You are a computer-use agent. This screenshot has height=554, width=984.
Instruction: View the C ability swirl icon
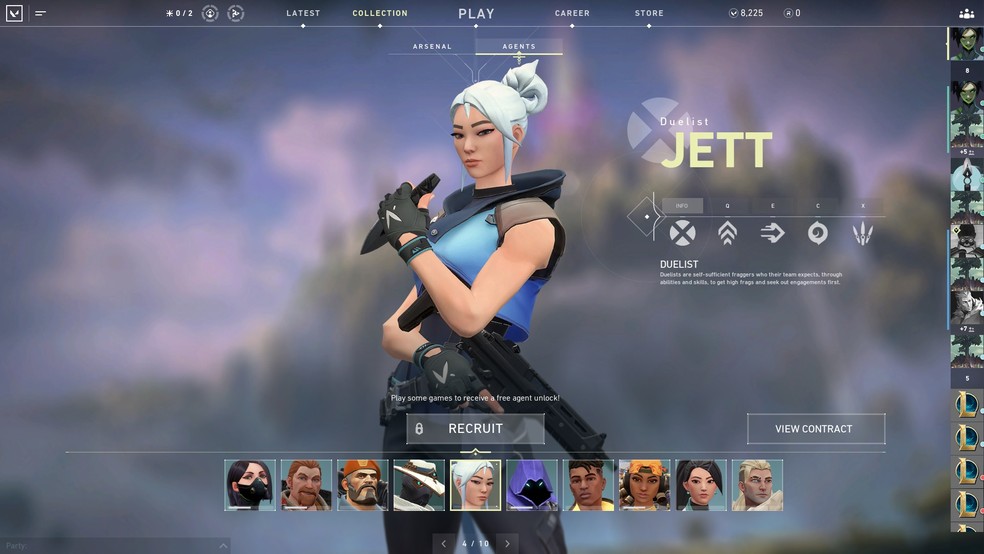pos(817,233)
